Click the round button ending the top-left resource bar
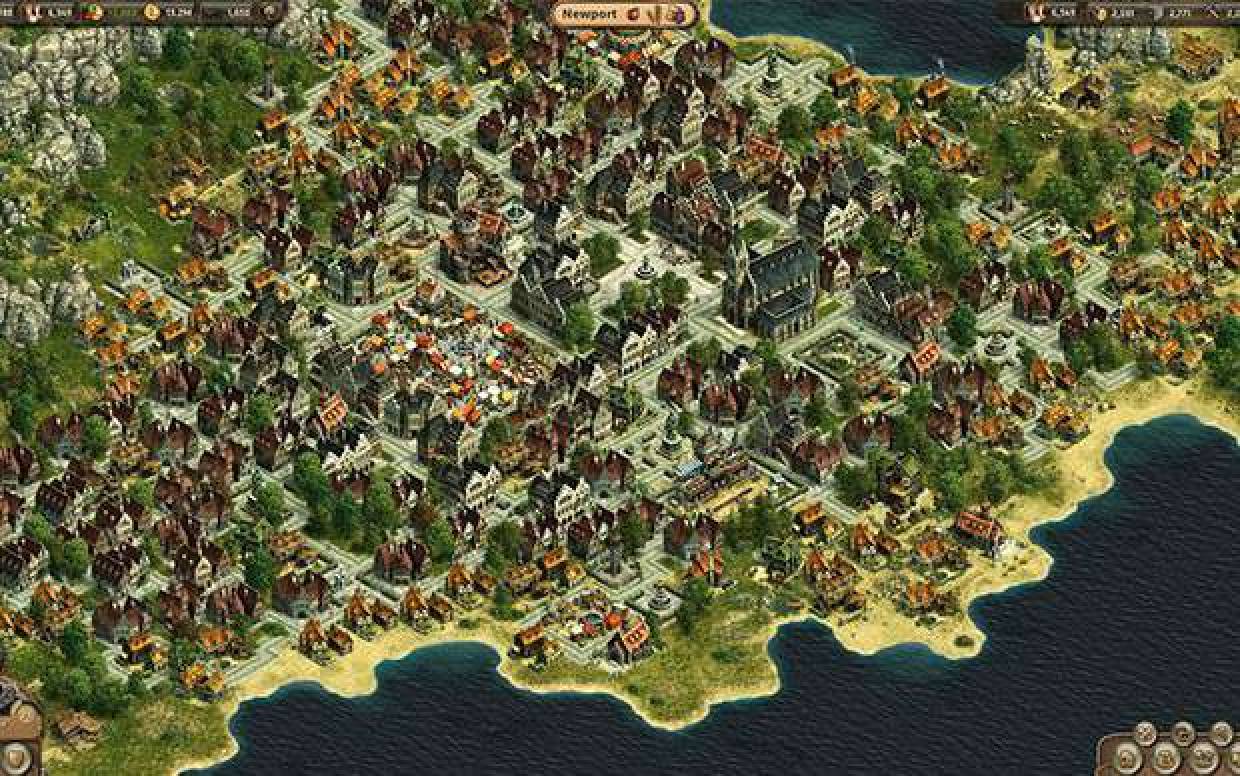1240x776 pixels. click(270, 12)
